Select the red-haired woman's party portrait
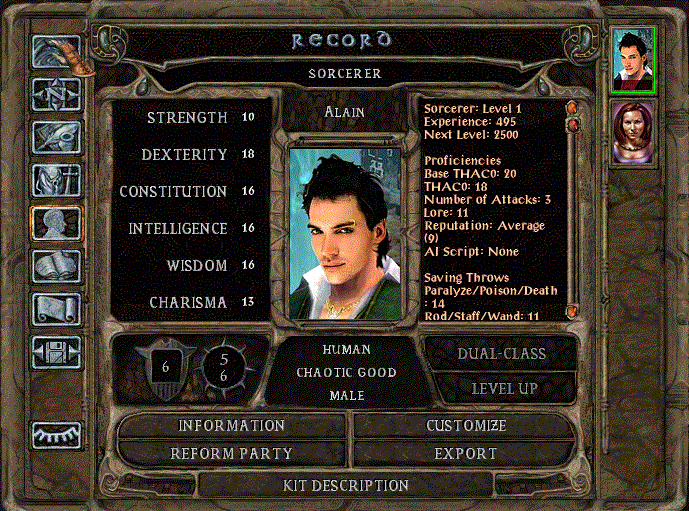This screenshot has height=511, width=689. click(633, 132)
